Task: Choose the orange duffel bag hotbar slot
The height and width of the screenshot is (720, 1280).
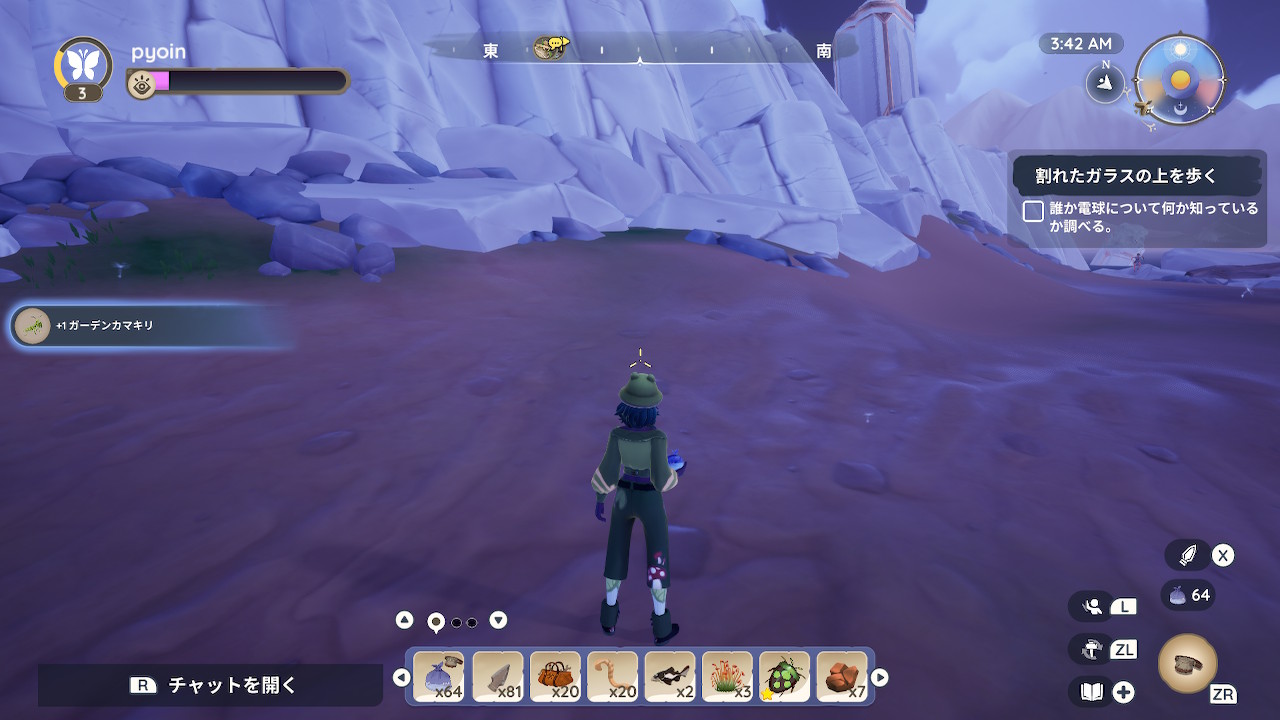Action: 555,677
